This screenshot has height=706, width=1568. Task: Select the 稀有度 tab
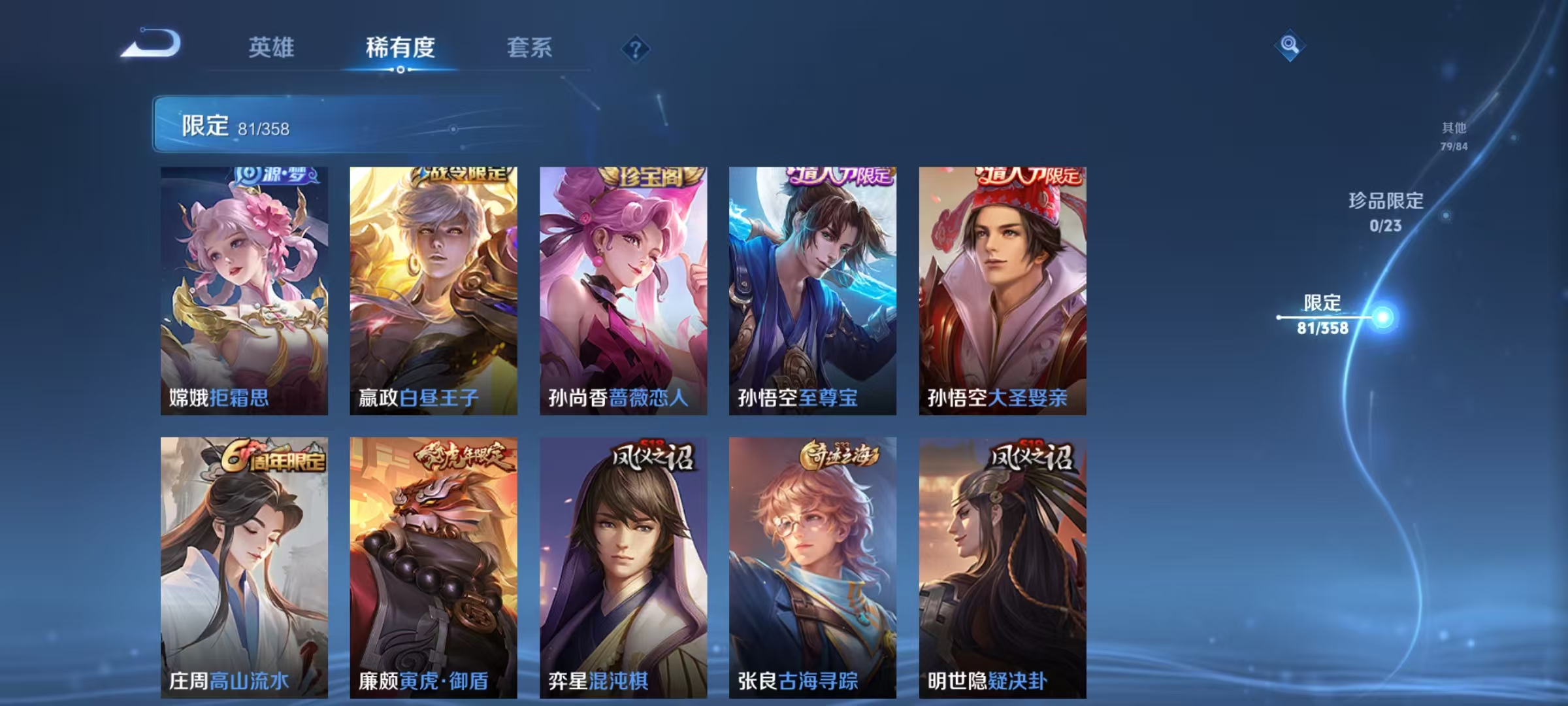pos(400,47)
